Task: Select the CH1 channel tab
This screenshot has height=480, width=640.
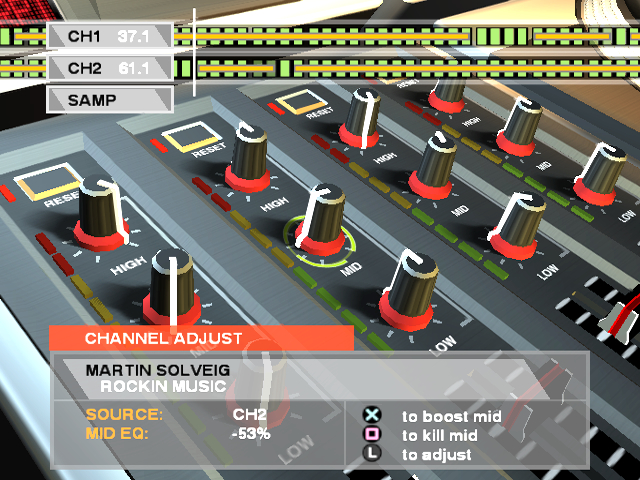Action: (x=108, y=36)
